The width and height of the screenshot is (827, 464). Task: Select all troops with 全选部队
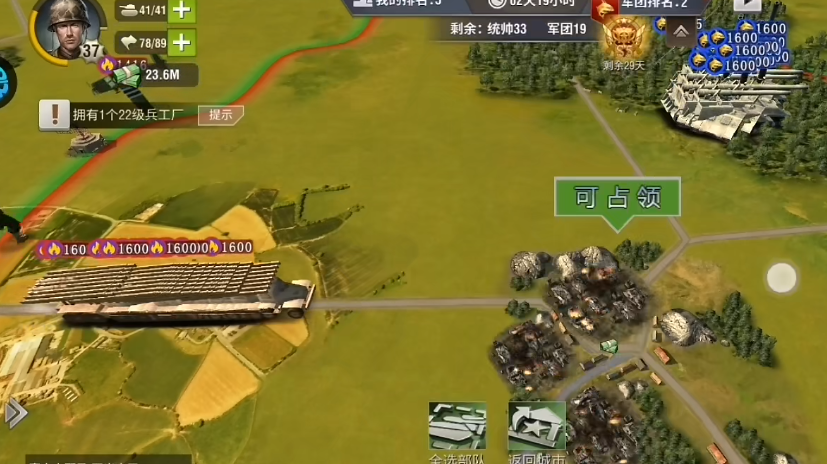pos(457,430)
